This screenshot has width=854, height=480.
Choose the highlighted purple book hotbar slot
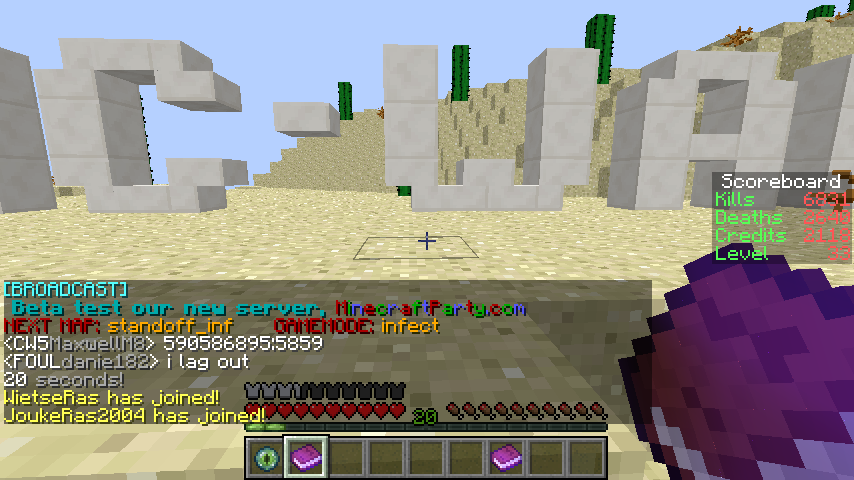(306, 458)
